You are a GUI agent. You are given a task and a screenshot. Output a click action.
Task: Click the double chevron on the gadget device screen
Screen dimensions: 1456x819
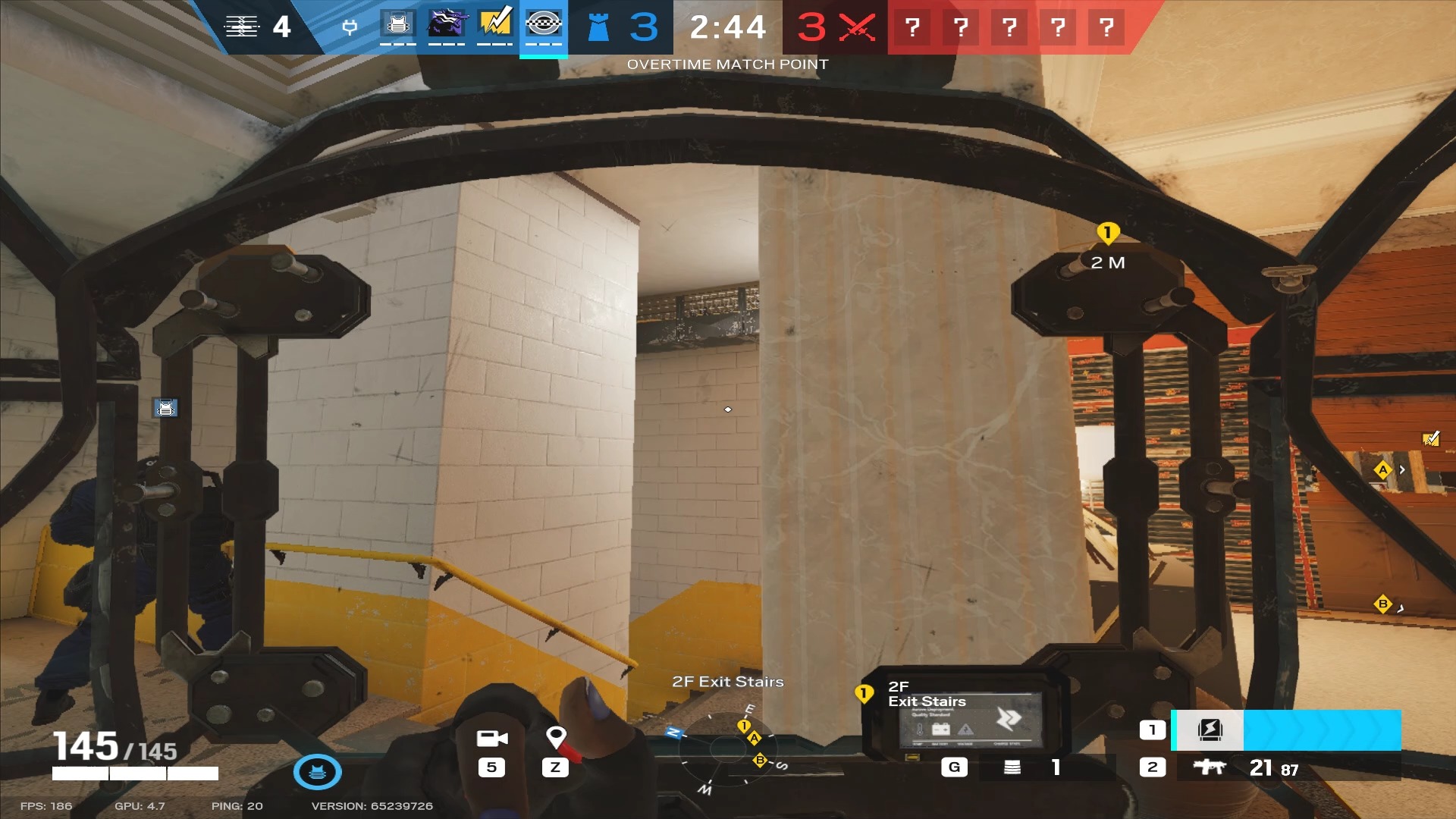pos(1006,716)
